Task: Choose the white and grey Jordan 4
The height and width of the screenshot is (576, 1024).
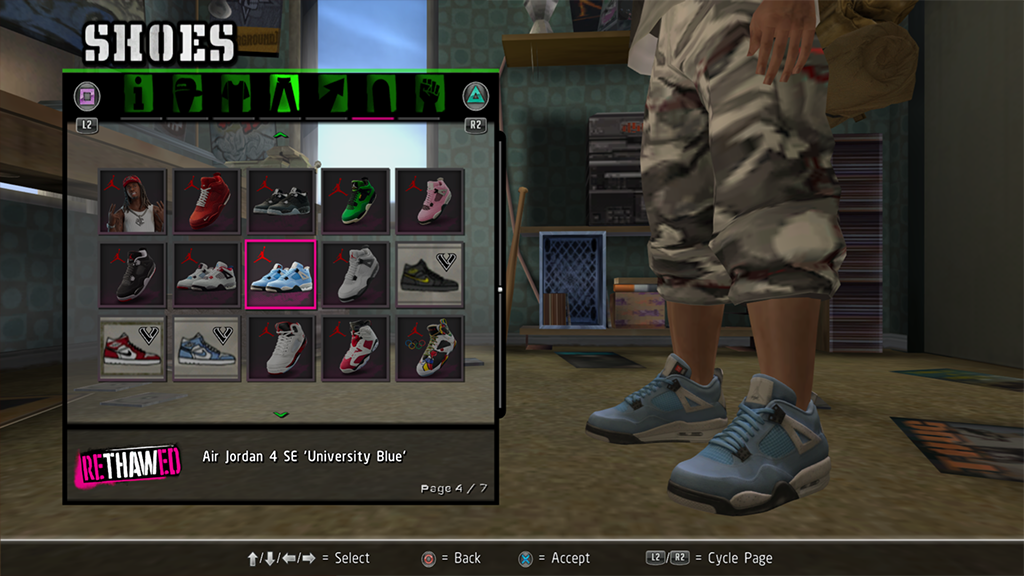Action: tap(354, 274)
